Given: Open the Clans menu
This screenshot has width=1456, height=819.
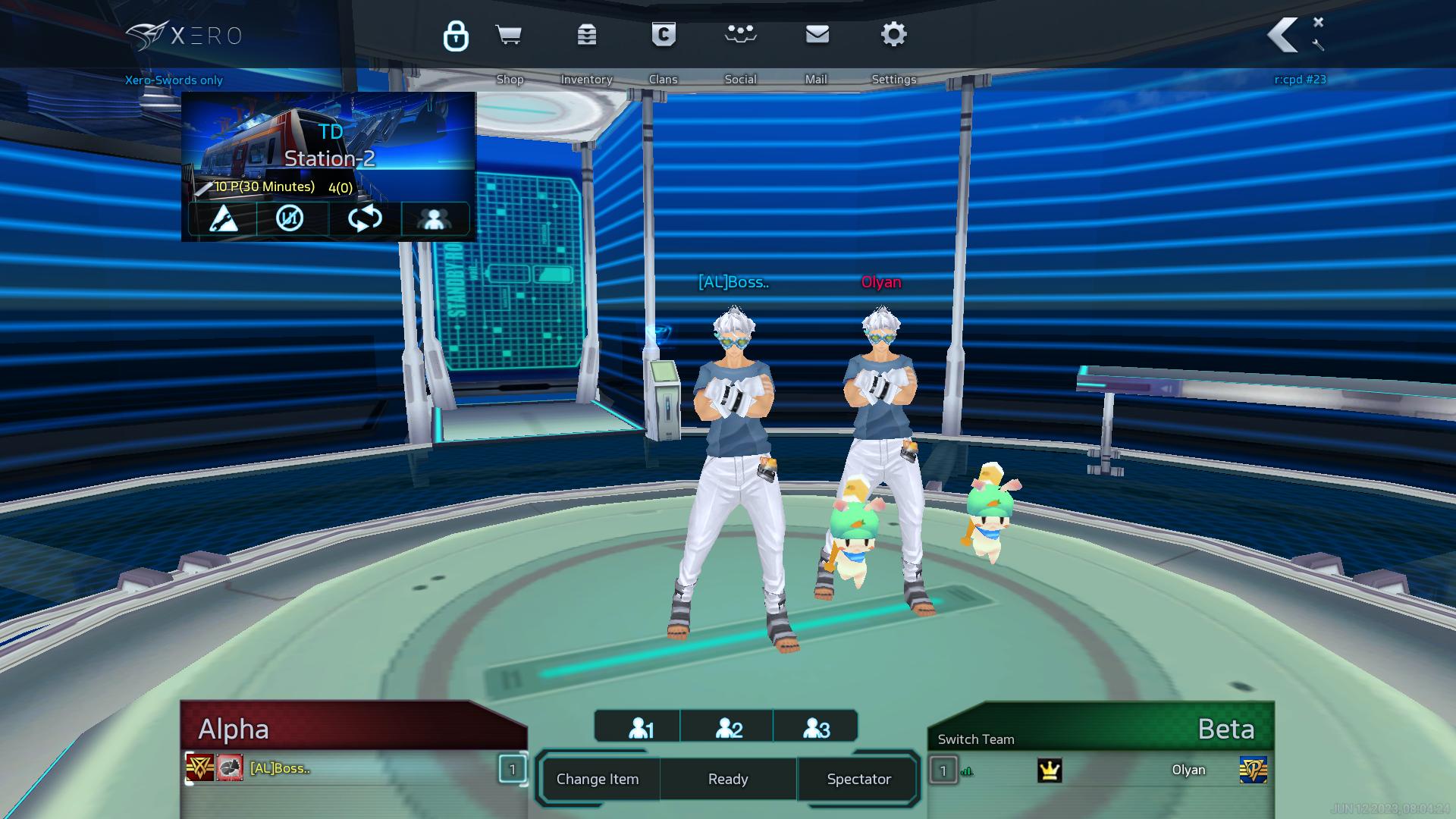Looking at the screenshot, I should tap(664, 35).
